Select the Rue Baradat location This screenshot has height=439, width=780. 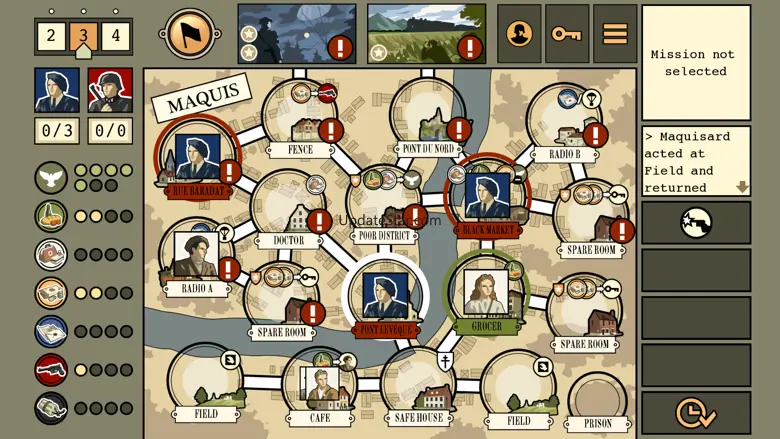coord(197,160)
